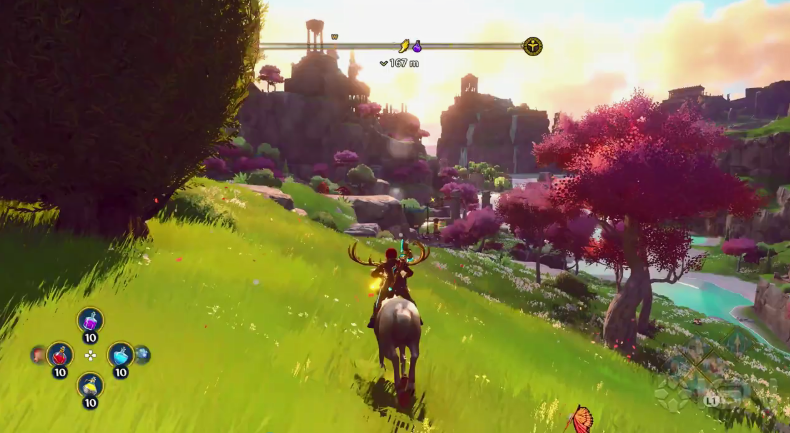Screen dimensions: 790x433
Task: Click the golden wing marker on the compass
Action: tap(405, 46)
